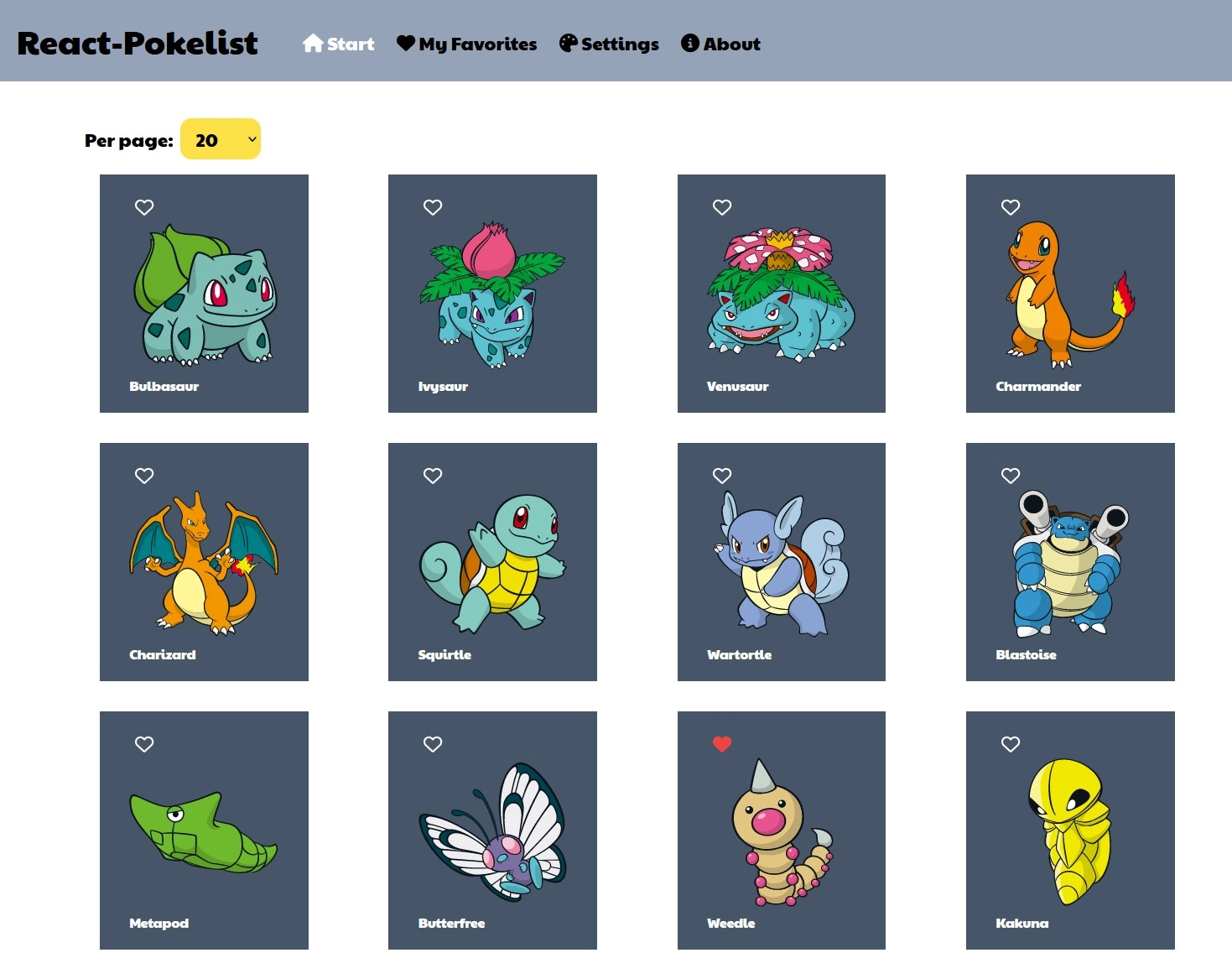This screenshot has width=1232, height=958.
Task: Click the palette icon beside Settings
Action: (567, 42)
